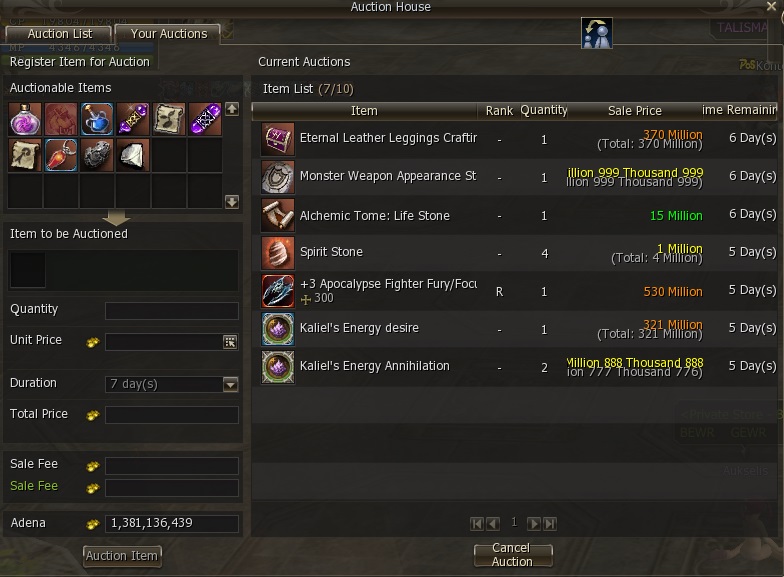Image resolution: width=784 pixels, height=577 pixels.
Task: Select the purple swirl potion item
Action: (25, 120)
